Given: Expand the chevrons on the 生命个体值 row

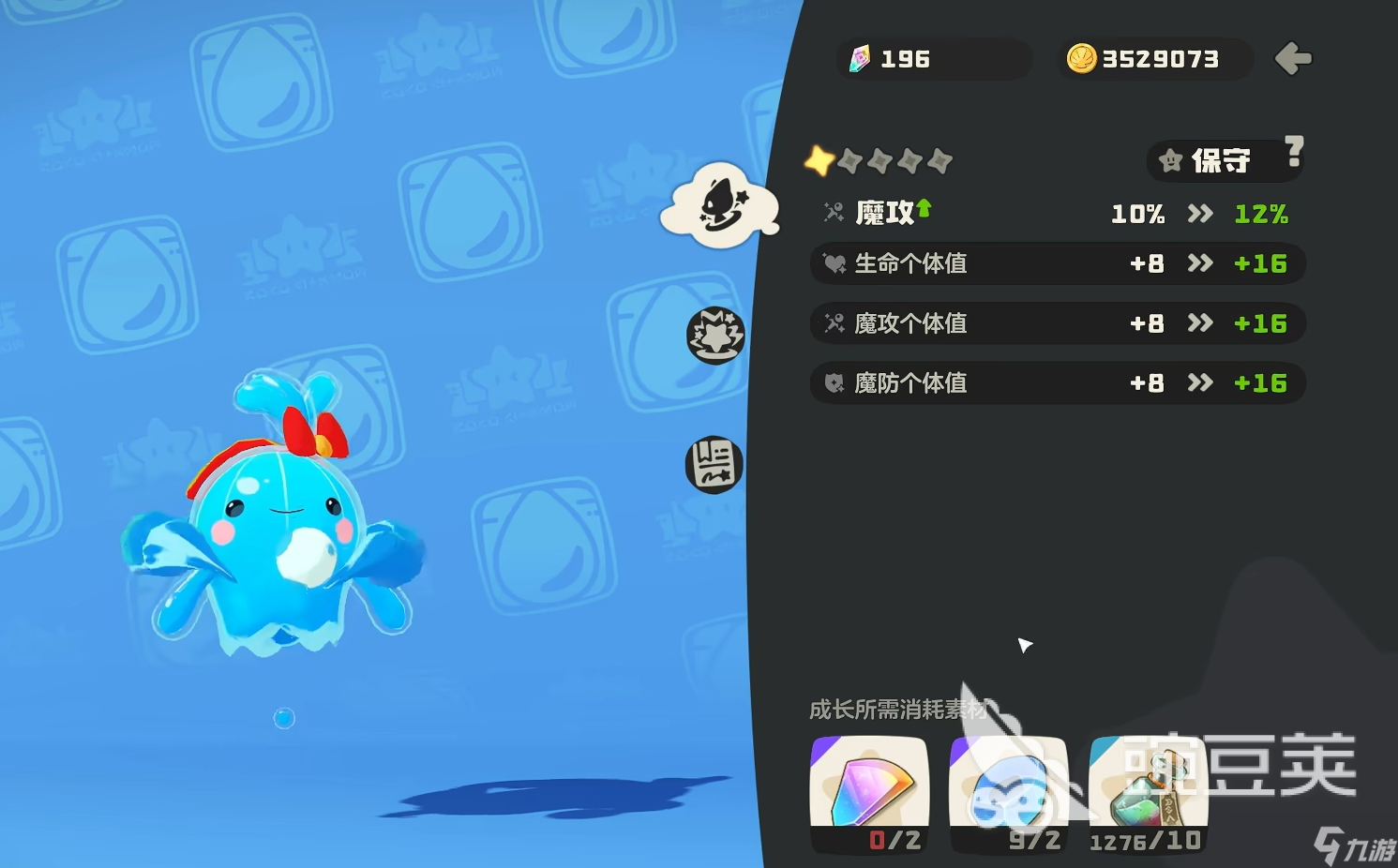Looking at the screenshot, I should 1200,263.
